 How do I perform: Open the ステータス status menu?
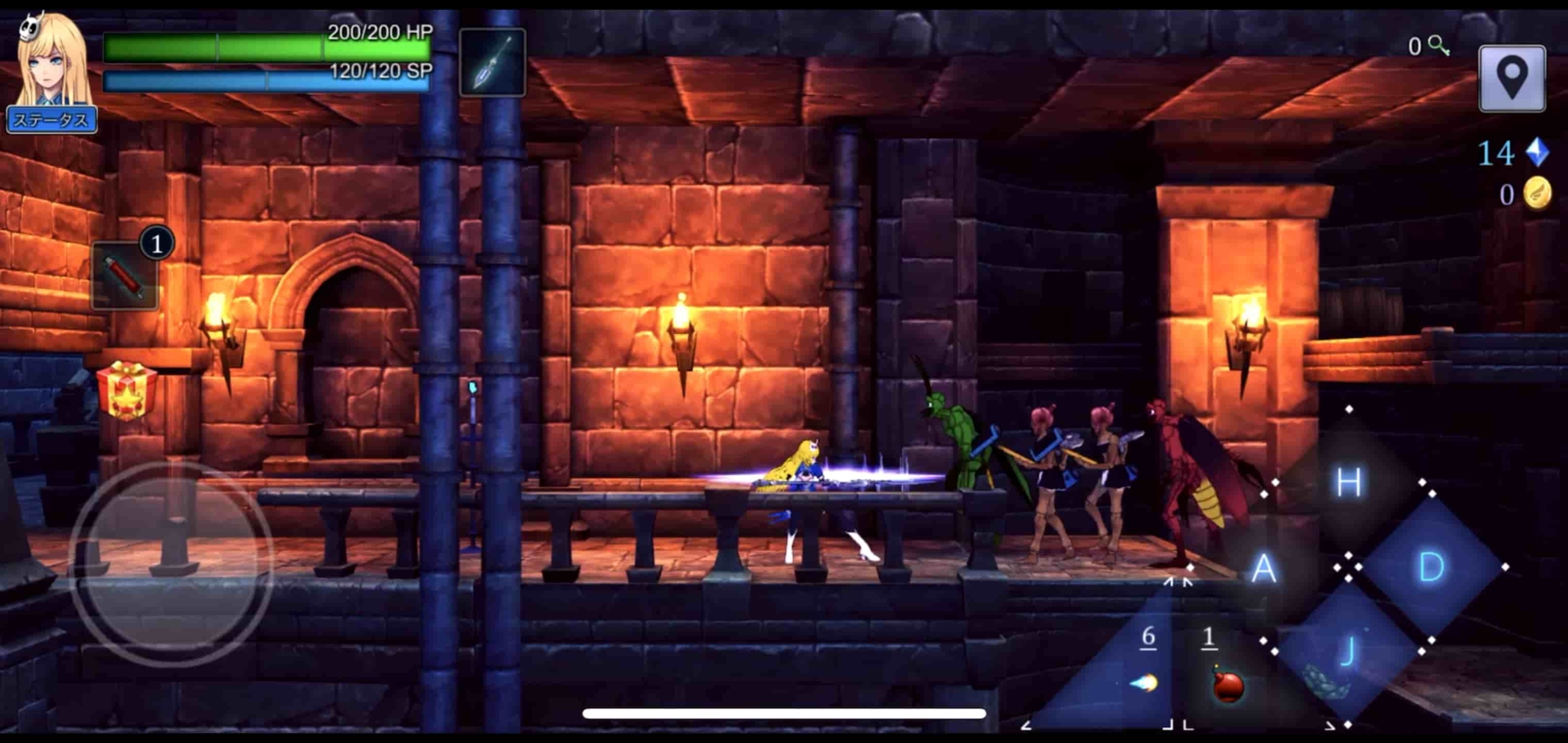tap(51, 120)
